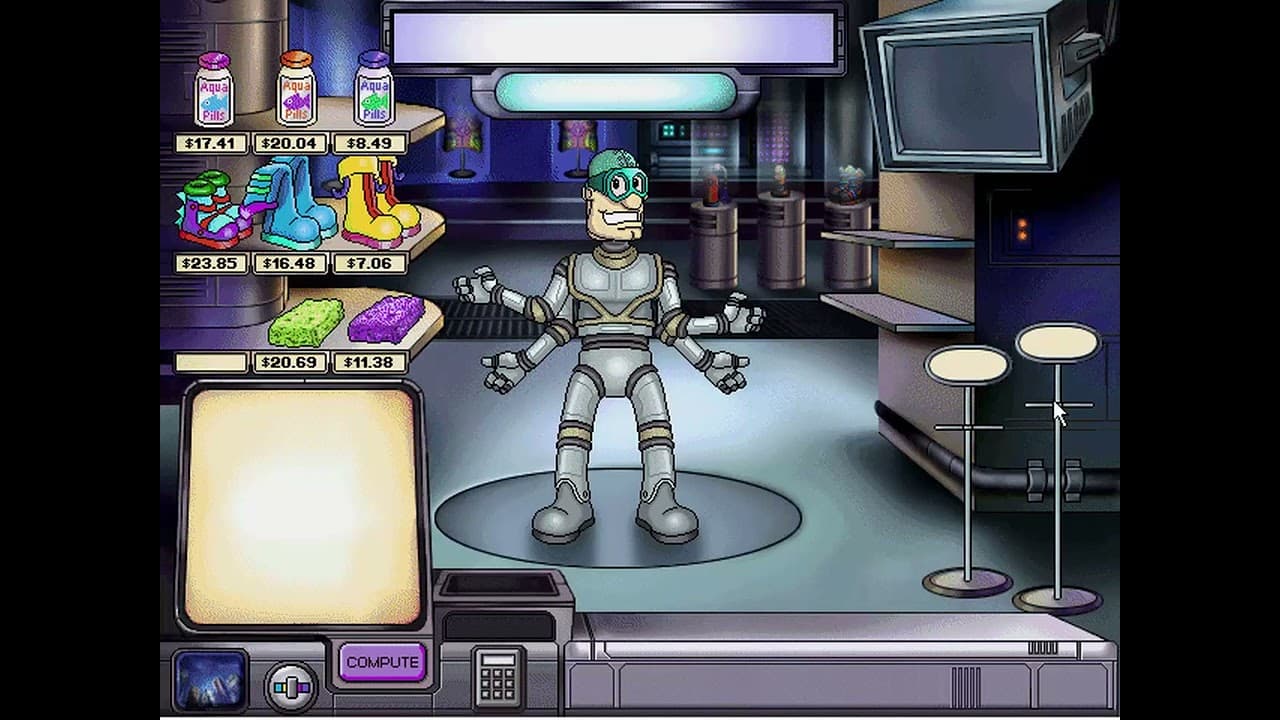Screen dimensions: 1280x720
Task: Pick the purple sponge priced $11.38
Action: point(383,320)
